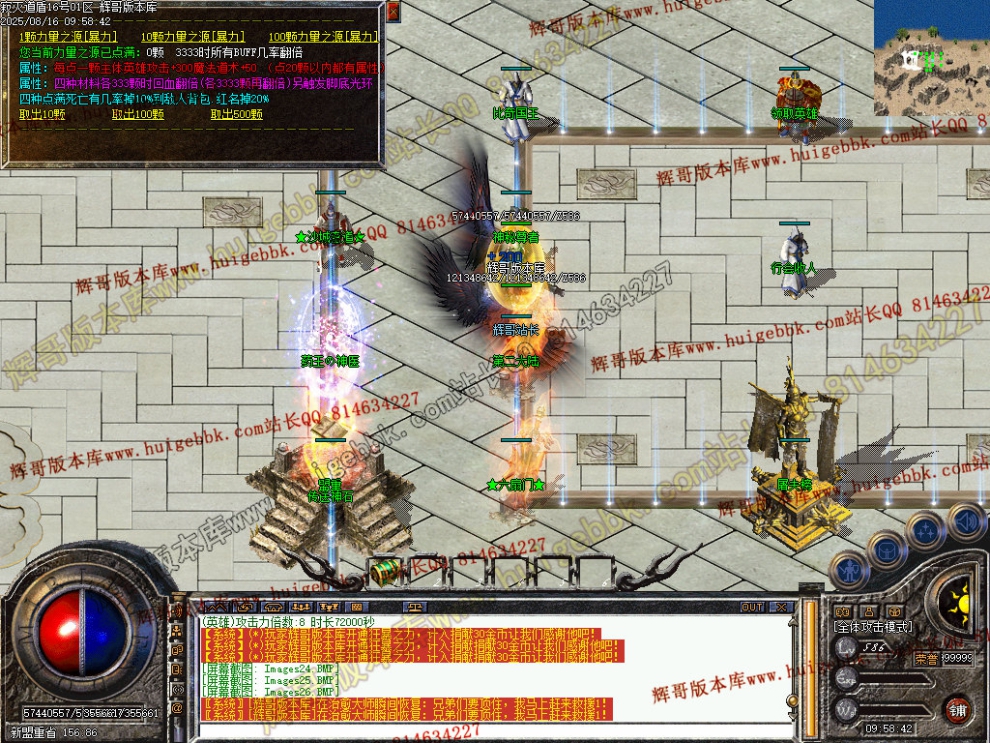
Task: Switch the 全体攻击模式 attack mode label
Action: point(873,626)
